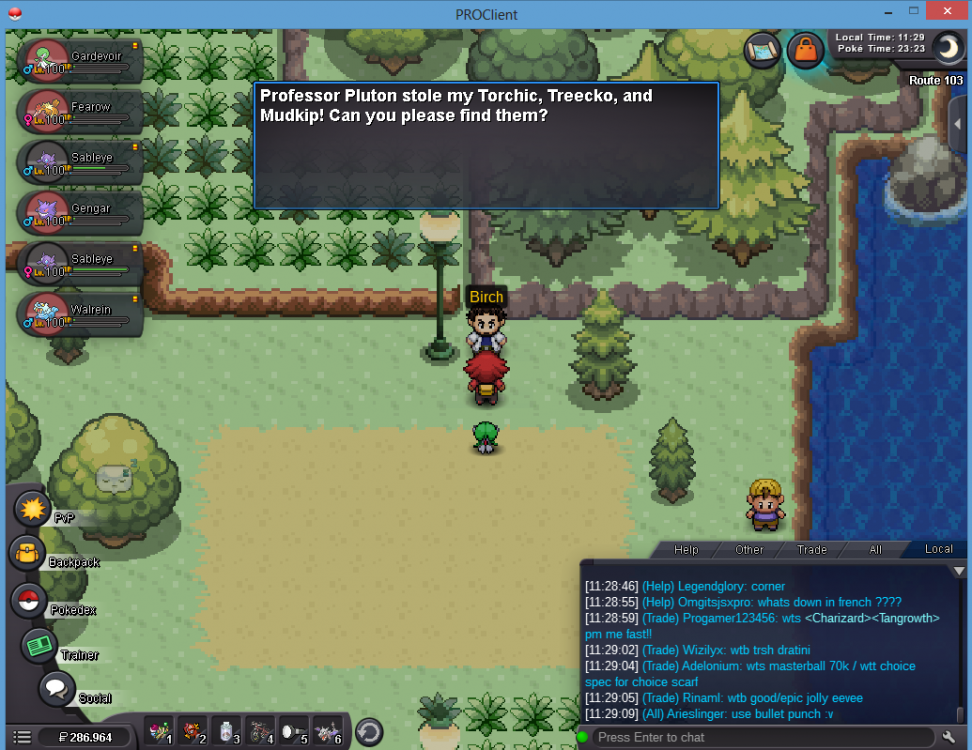Click the chat input field
This screenshot has width=972, height=750.
(x=760, y=737)
